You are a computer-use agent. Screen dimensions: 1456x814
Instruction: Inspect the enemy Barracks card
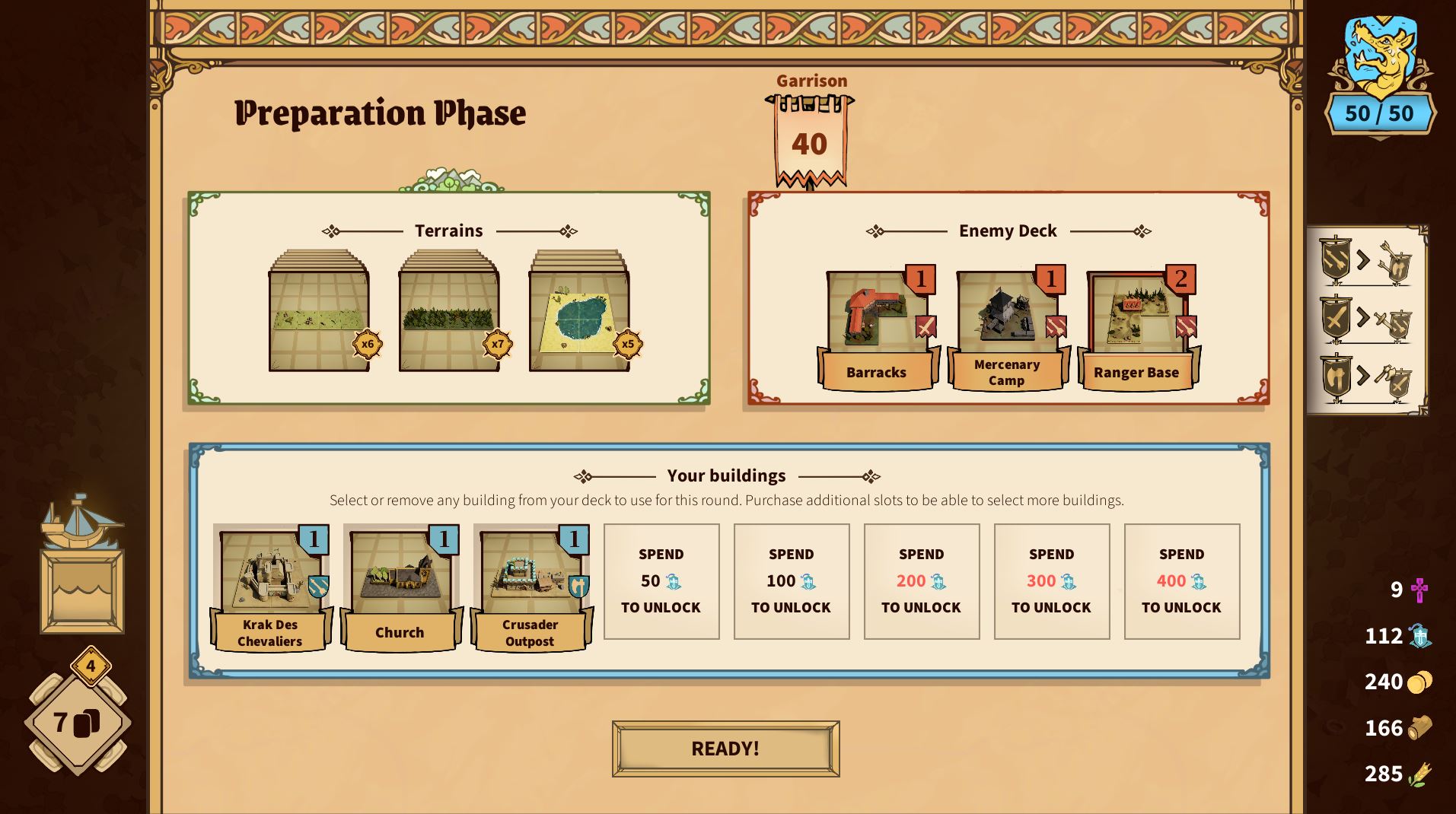point(877,329)
